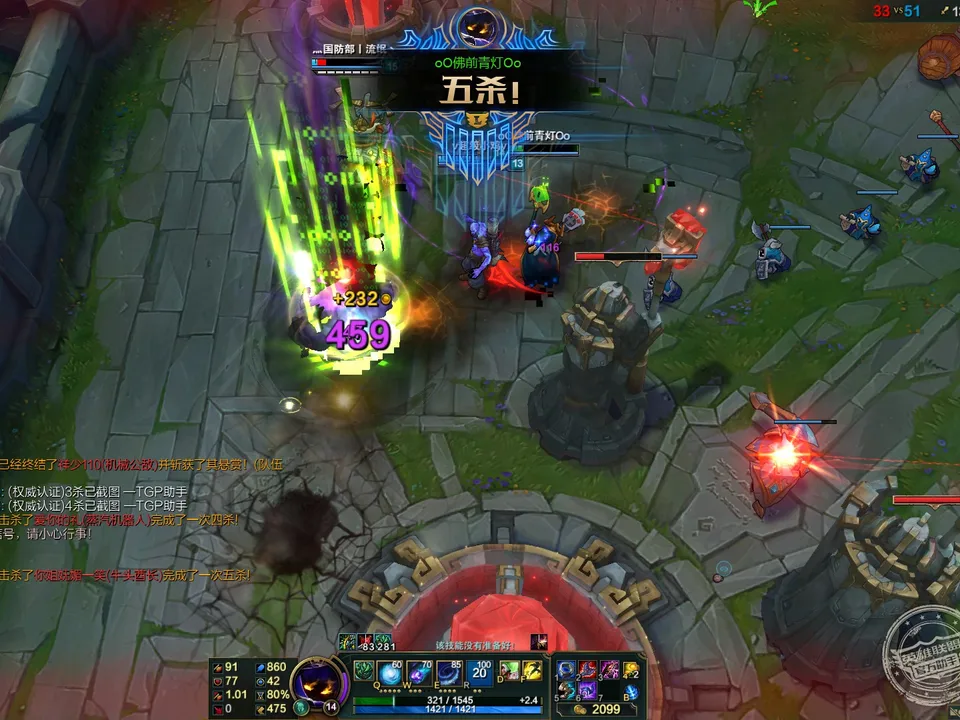Select the item in inventory slot 1
Screen dimensions: 960x720
567,669
